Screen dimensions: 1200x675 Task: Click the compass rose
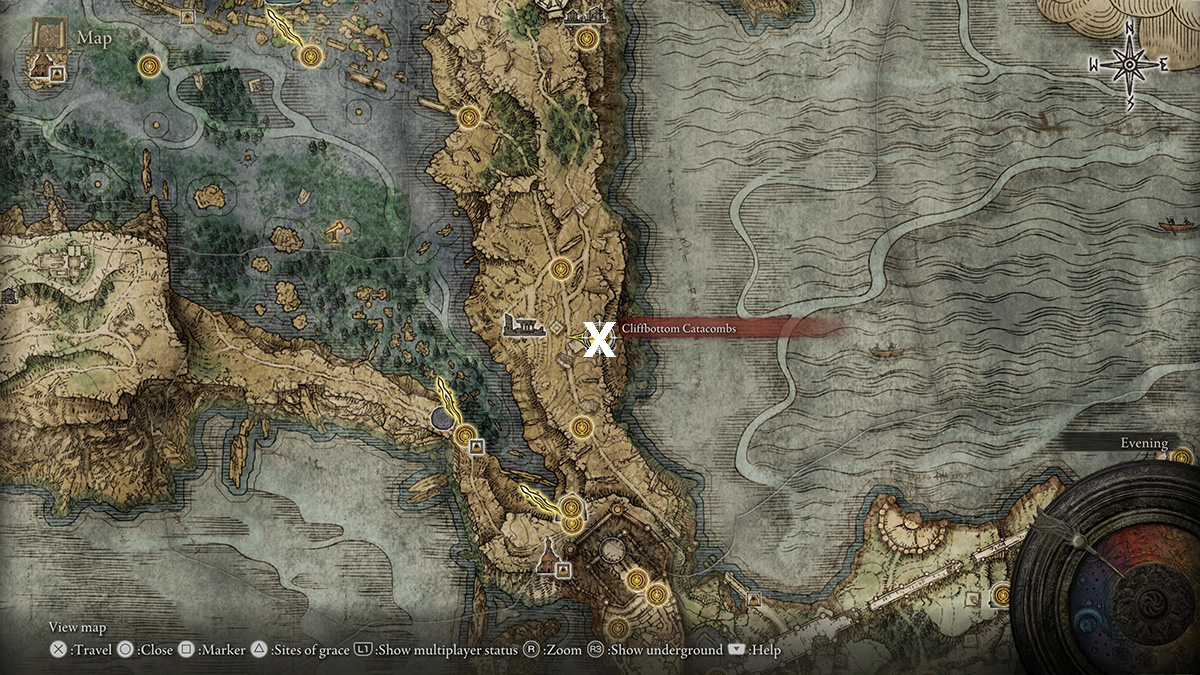pyautogui.click(x=1129, y=65)
